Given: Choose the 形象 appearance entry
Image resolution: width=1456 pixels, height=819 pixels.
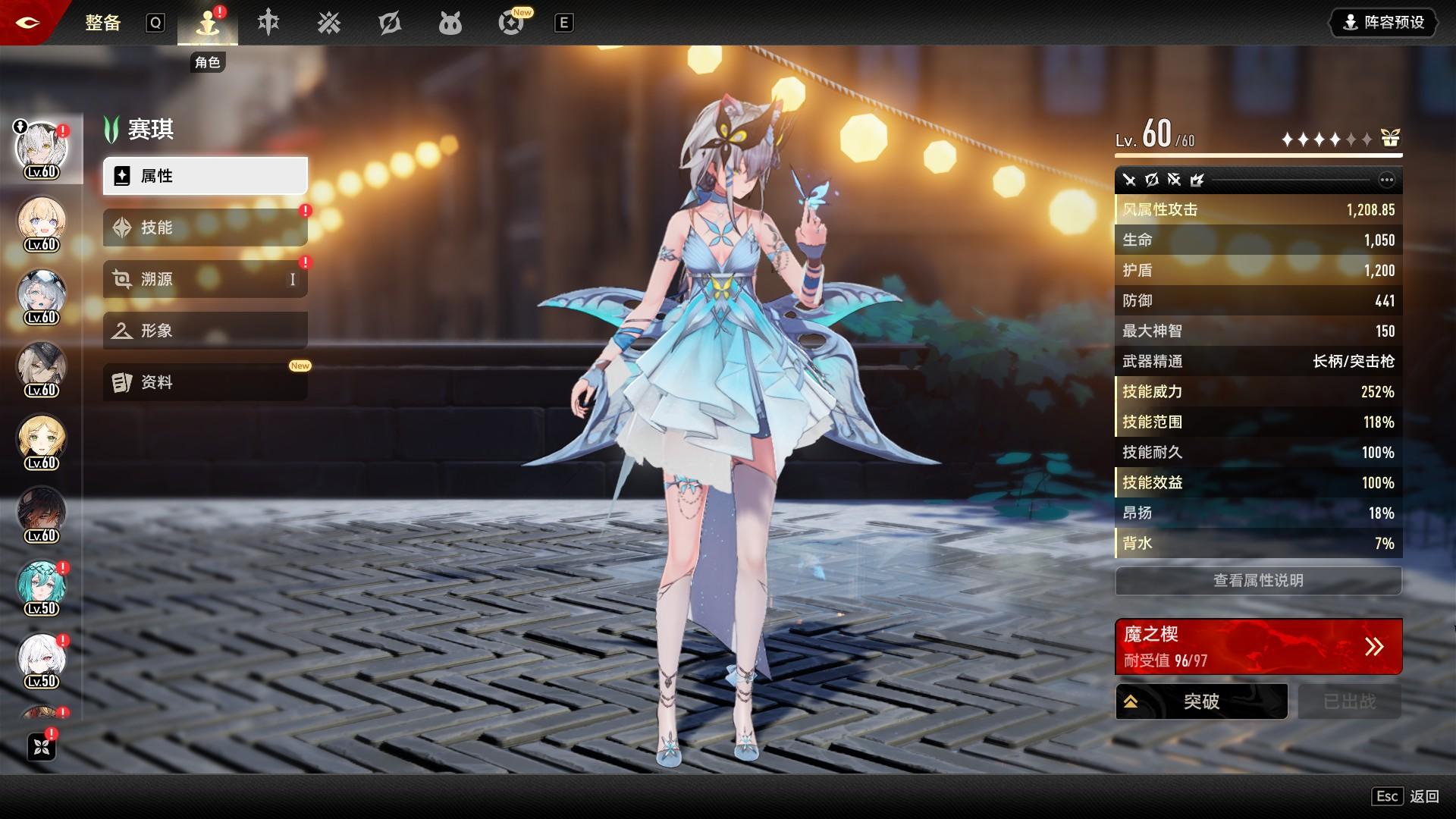Looking at the screenshot, I should pyautogui.click(x=205, y=331).
